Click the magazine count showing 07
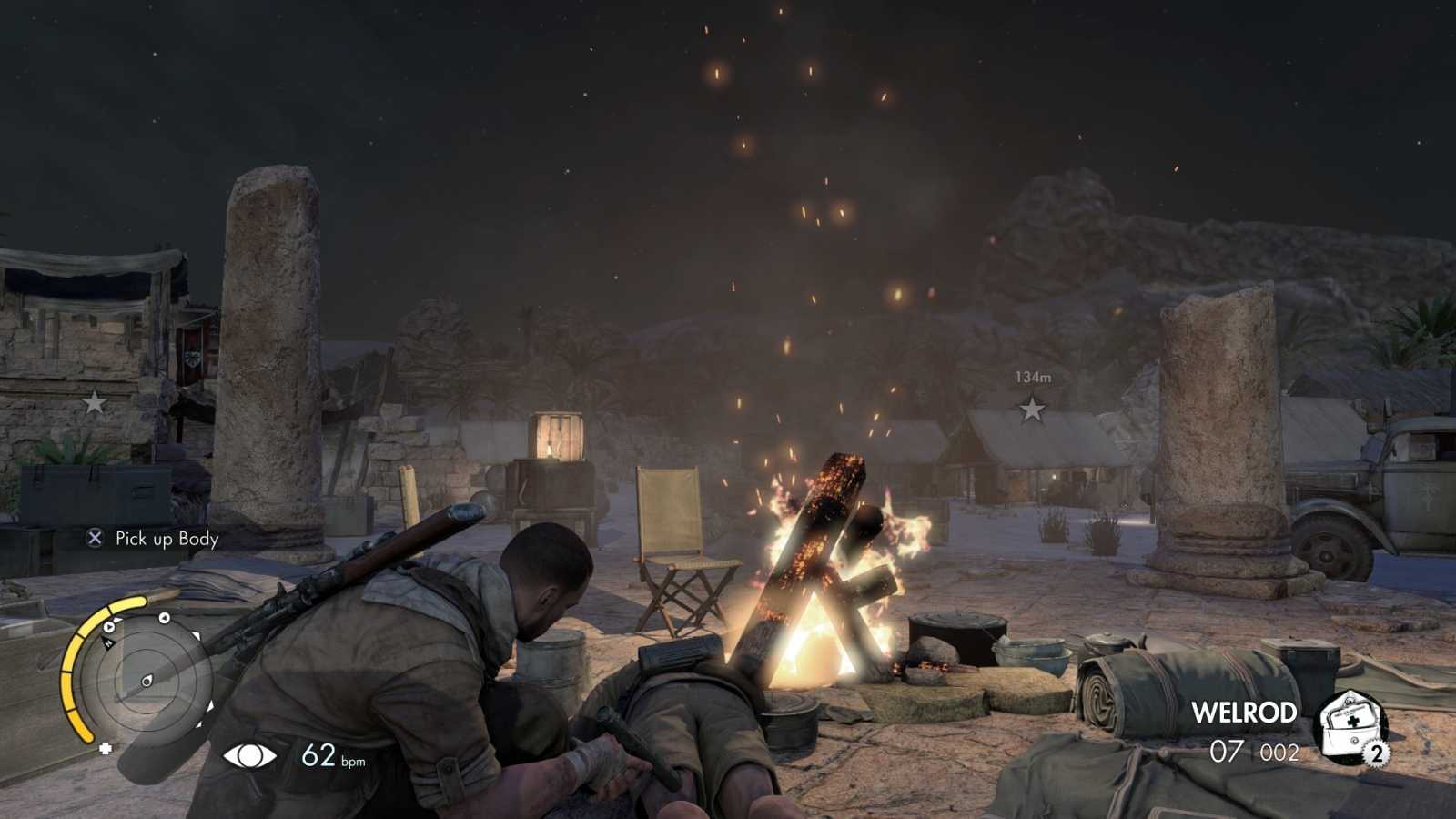The width and height of the screenshot is (1456, 819). tap(1225, 750)
